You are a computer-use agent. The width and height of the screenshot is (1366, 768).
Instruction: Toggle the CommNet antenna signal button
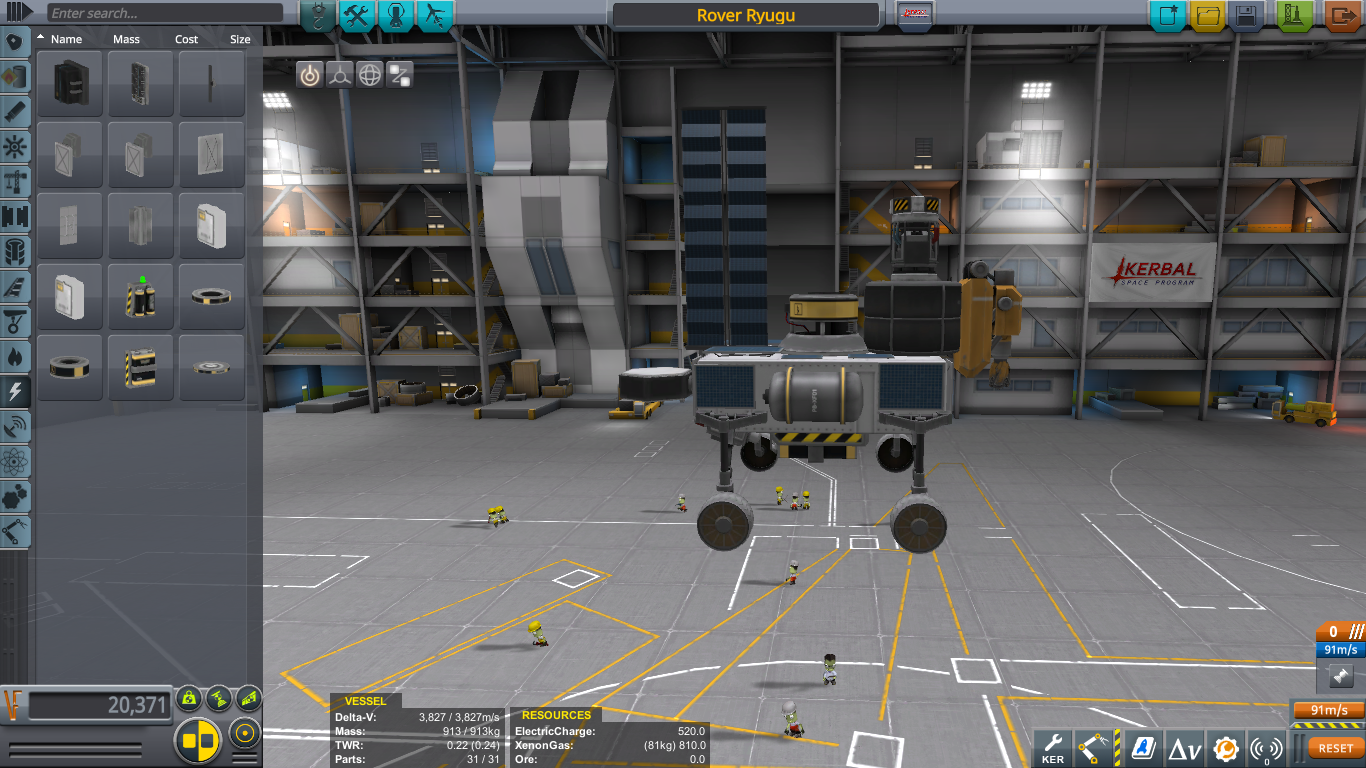click(1267, 747)
